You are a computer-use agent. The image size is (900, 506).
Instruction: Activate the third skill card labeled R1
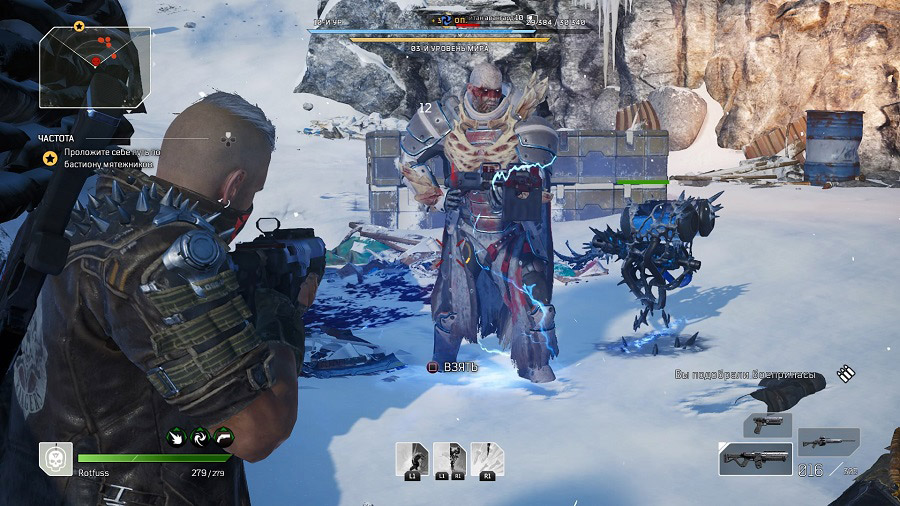487,459
